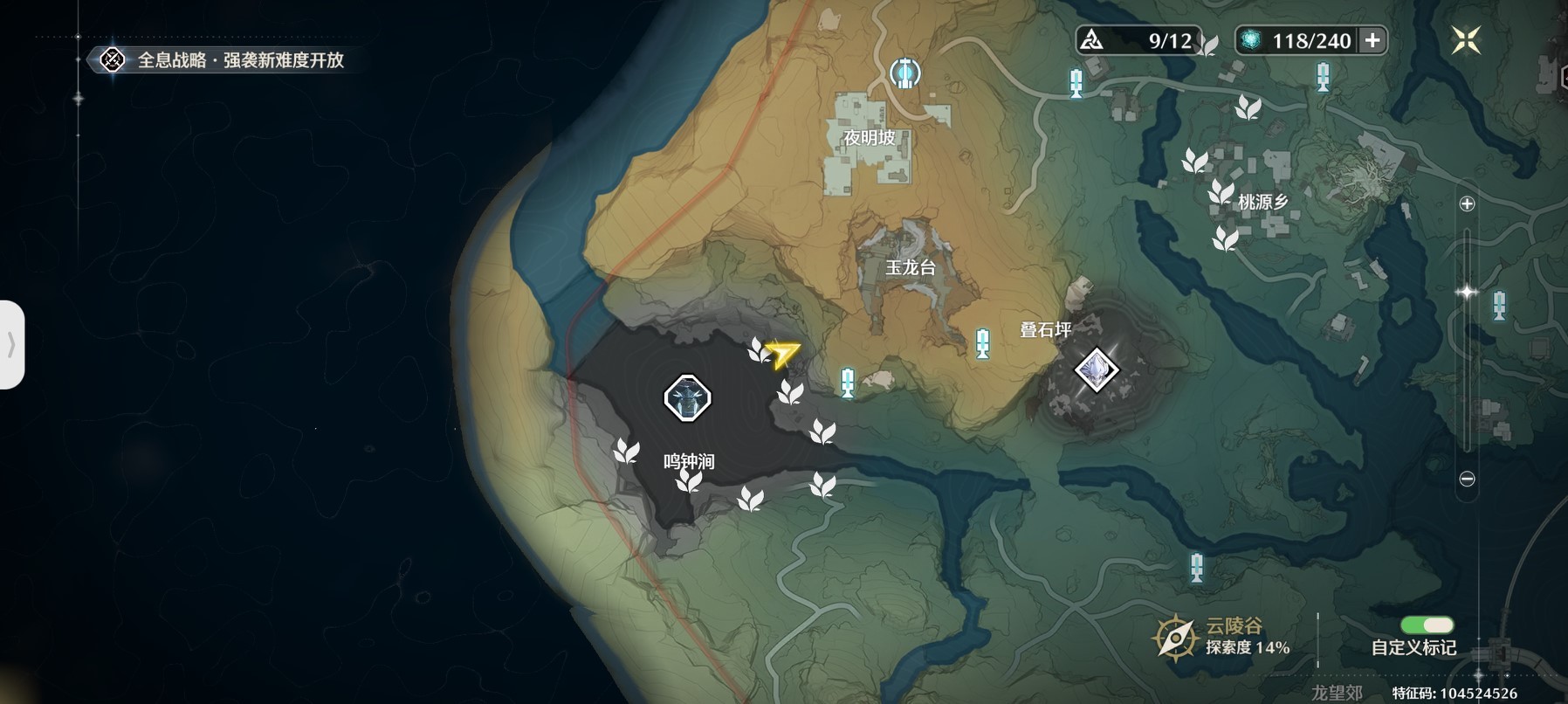Click the zoom slider handle on right
Viewport: 1568px width, 704px height.
coord(1467,292)
